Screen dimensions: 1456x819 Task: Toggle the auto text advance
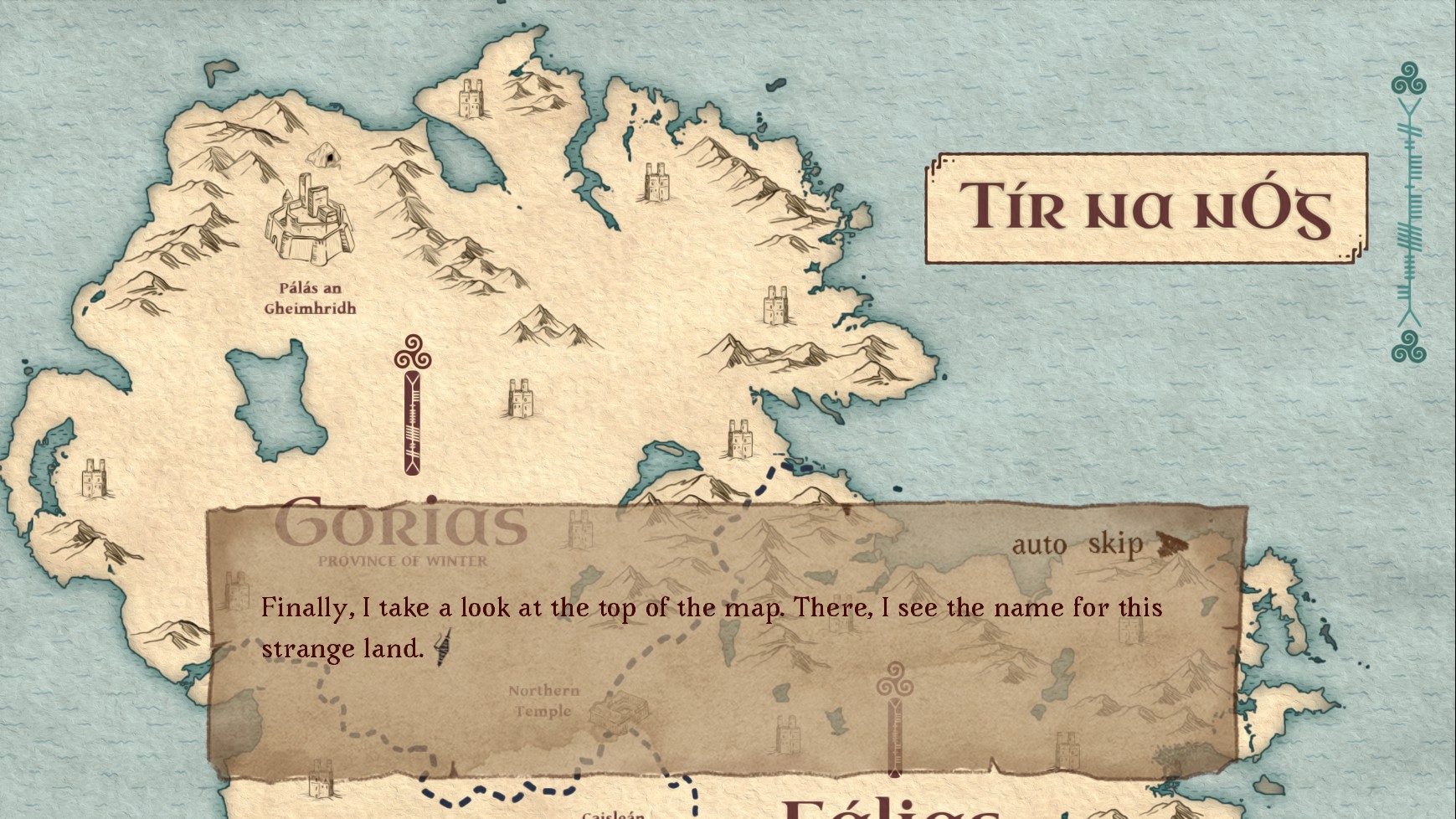[x=1038, y=545]
